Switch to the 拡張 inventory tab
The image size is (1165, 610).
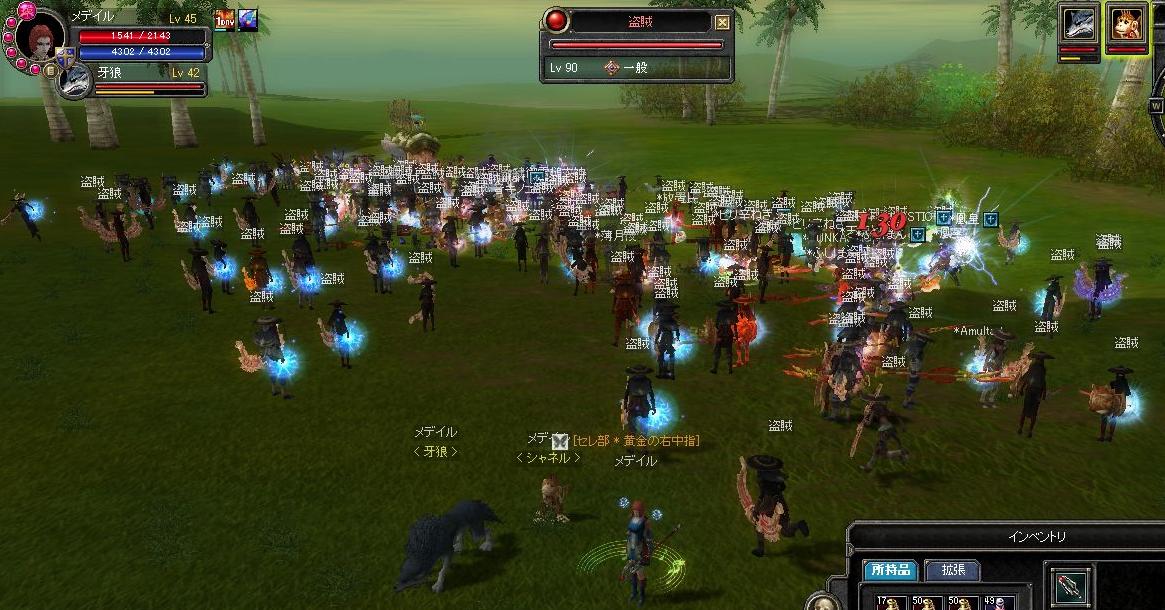[x=951, y=569]
